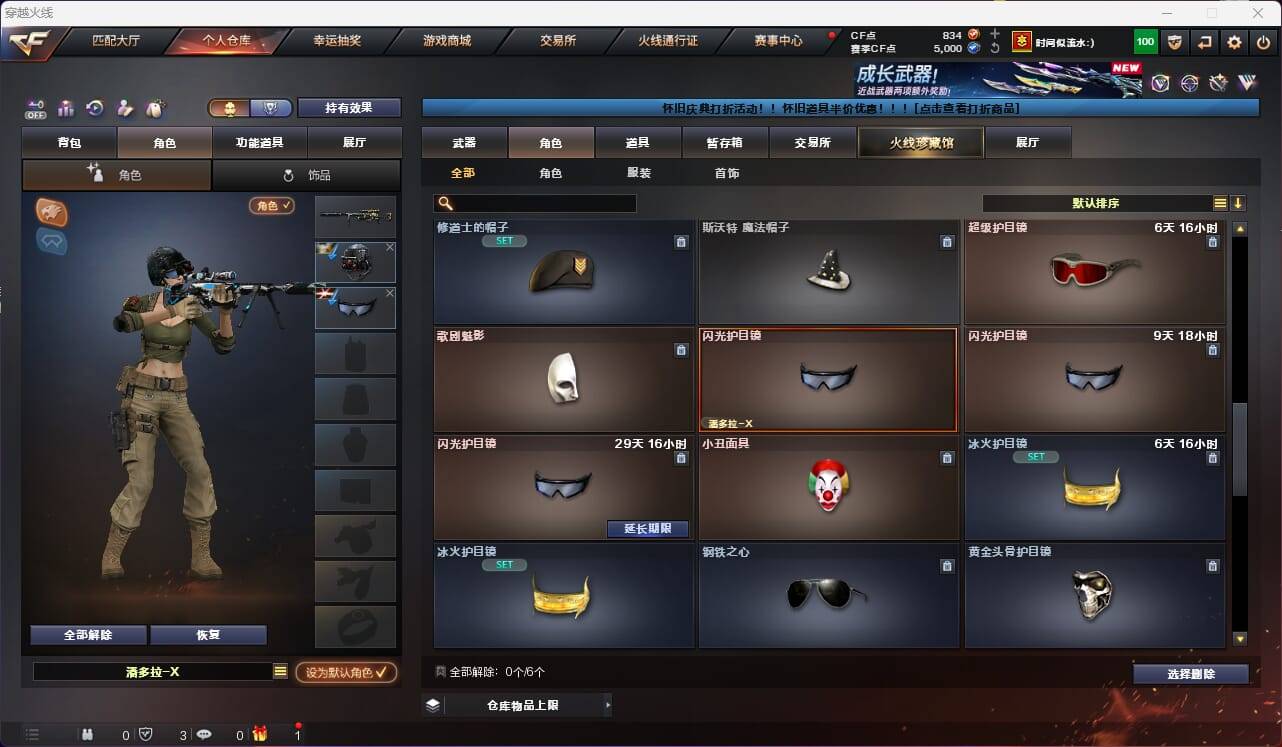Click the replay history icon above 背包 tab

pos(94,107)
